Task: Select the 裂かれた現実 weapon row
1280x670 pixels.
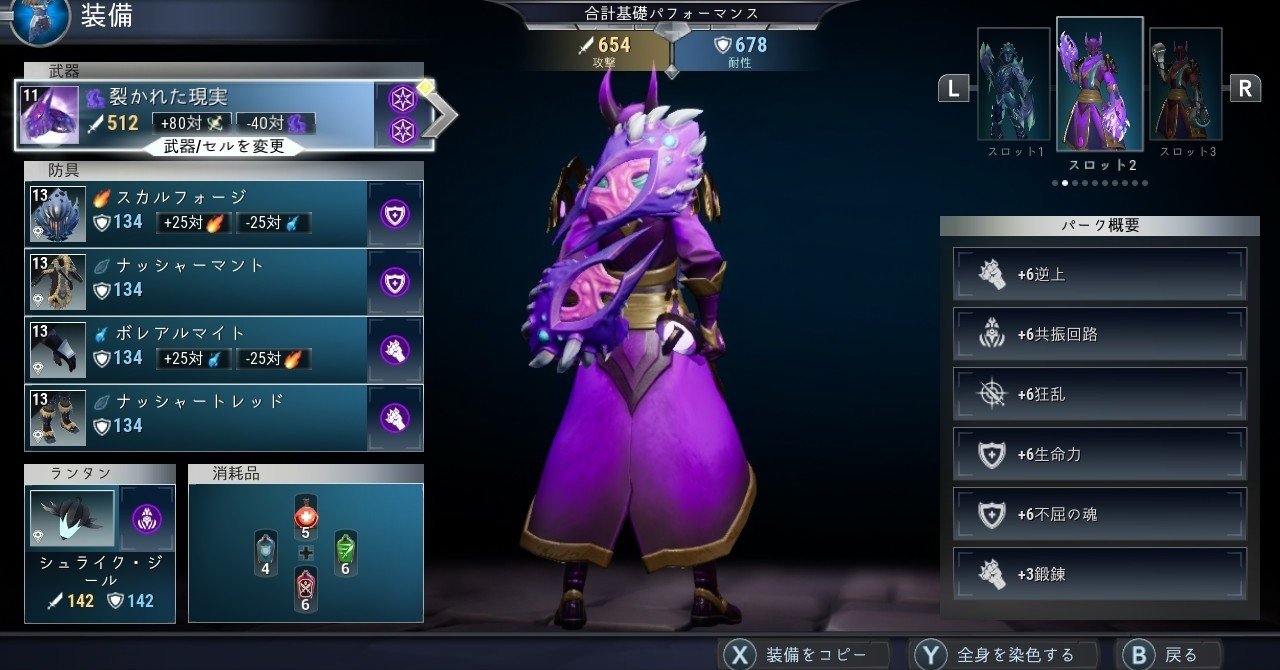Action: 200,111
